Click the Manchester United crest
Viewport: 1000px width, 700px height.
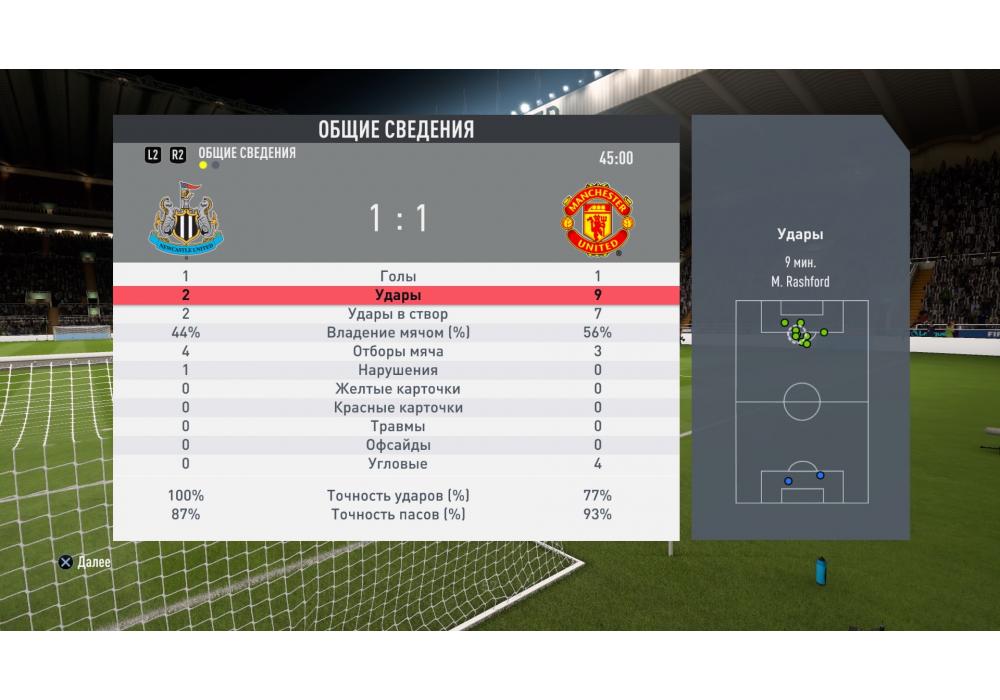point(596,219)
